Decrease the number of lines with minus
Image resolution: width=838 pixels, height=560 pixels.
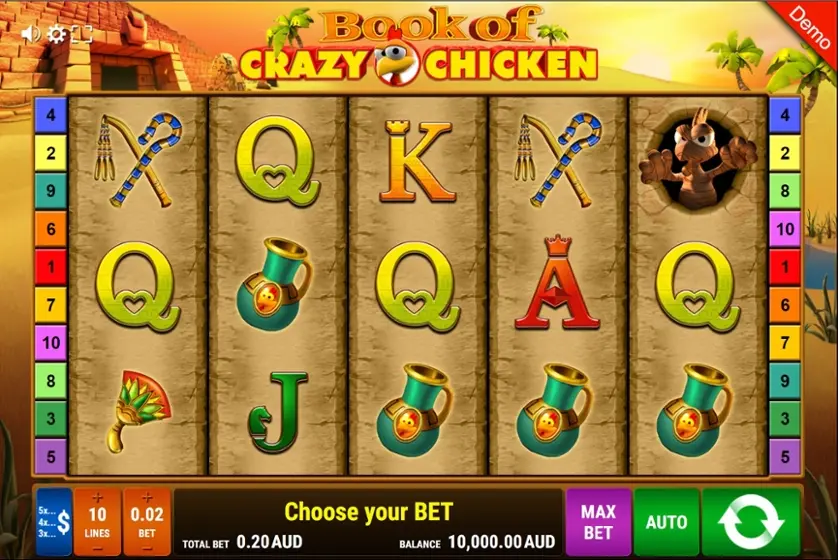(x=98, y=548)
